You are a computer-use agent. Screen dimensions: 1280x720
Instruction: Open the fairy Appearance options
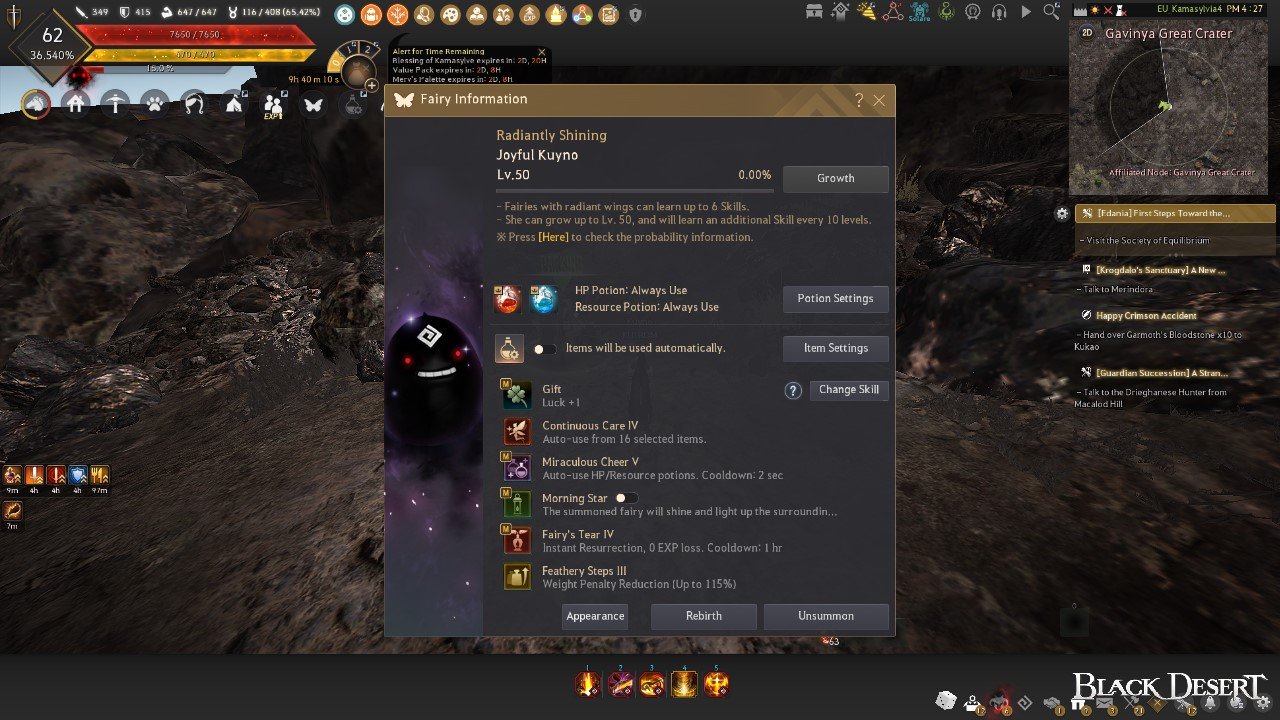coord(595,616)
